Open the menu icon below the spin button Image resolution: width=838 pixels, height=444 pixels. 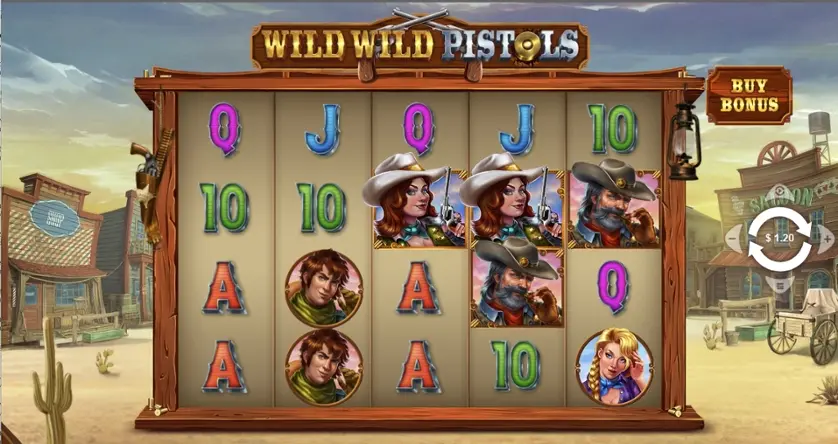(x=780, y=283)
